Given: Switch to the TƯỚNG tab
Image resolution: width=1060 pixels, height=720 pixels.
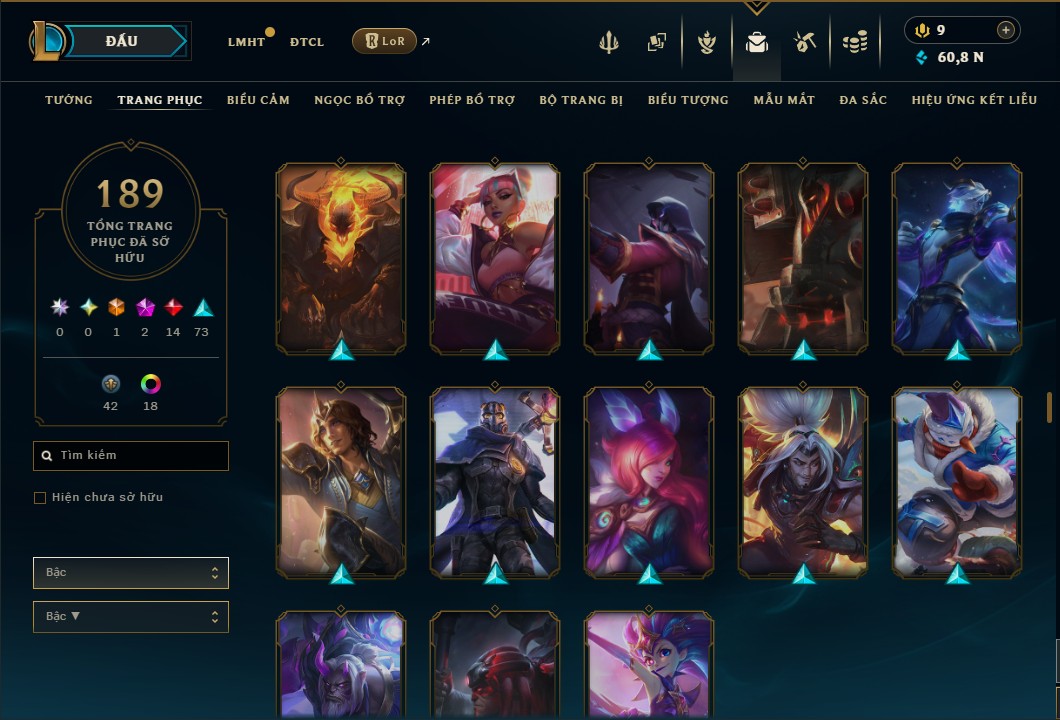Looking at the screenshot, I should pyautogui.click(x=69, y=100).
